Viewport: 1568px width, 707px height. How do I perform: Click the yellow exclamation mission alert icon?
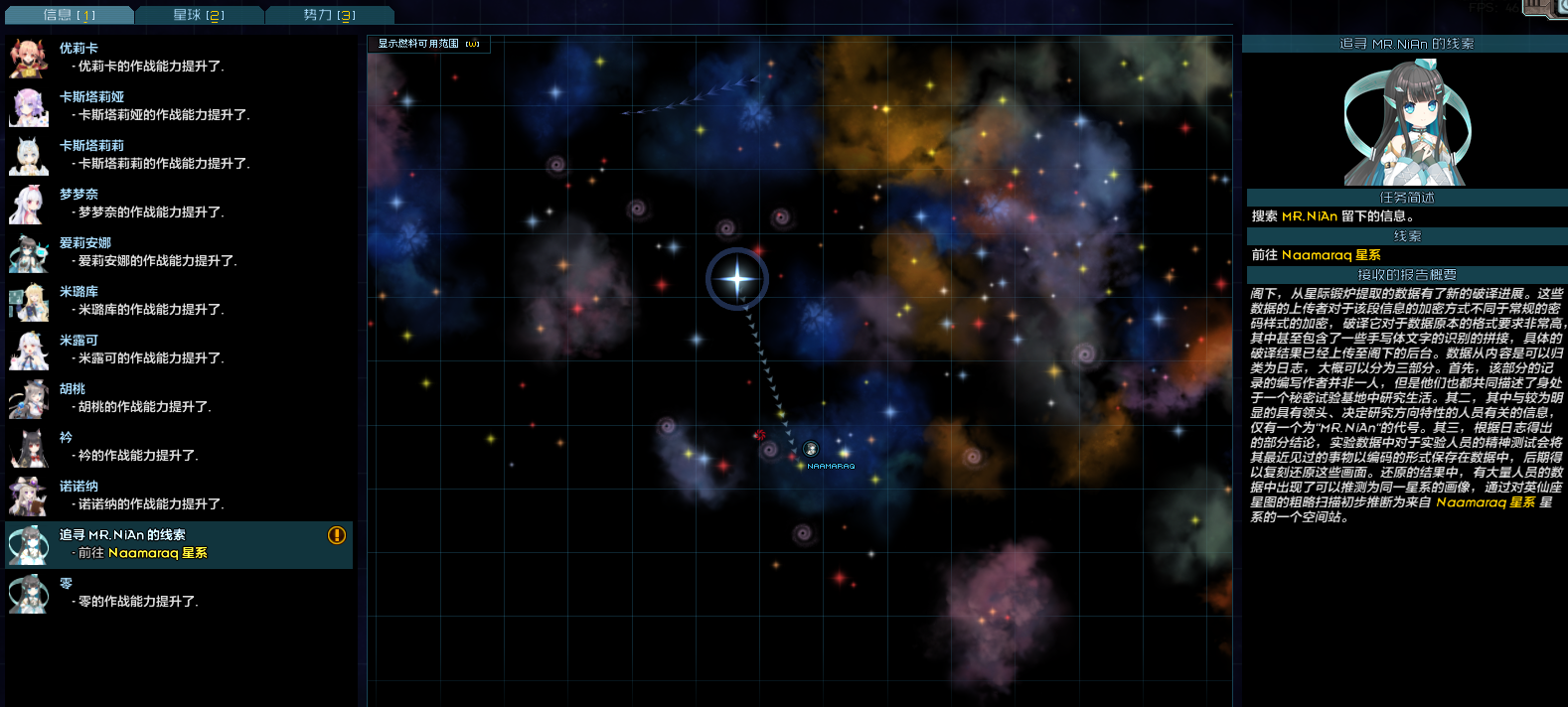click(x=337, y=535)
